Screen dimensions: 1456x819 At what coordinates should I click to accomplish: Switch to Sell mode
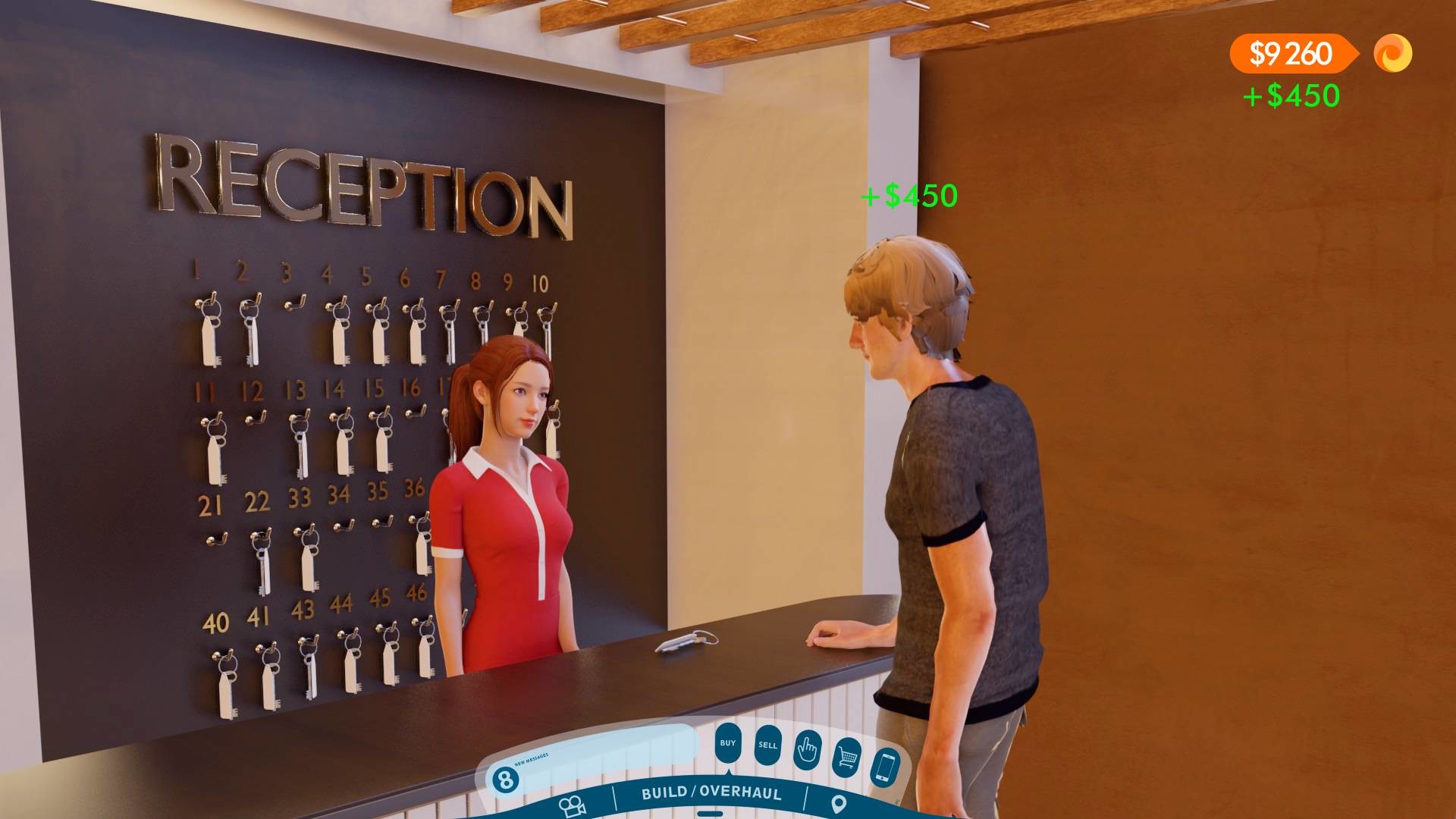coord(769,745)
